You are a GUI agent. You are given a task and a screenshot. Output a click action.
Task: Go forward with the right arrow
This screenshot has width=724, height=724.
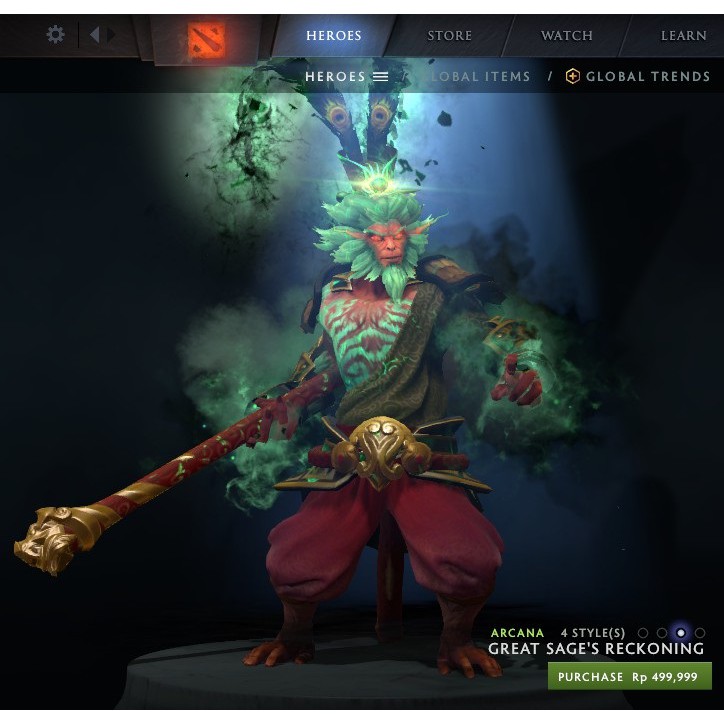click(x=111, y=35)
